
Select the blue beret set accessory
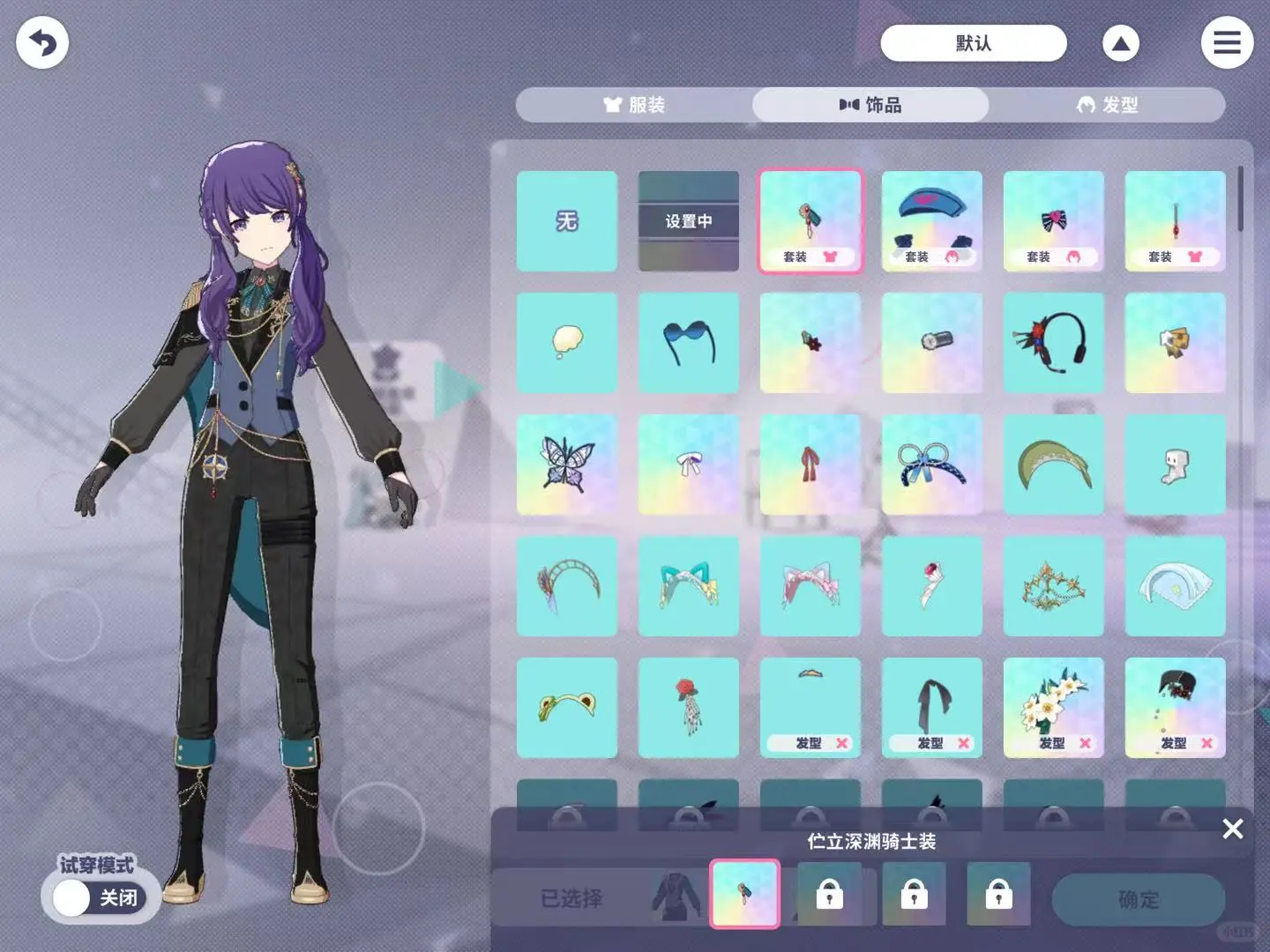point(932,221)
